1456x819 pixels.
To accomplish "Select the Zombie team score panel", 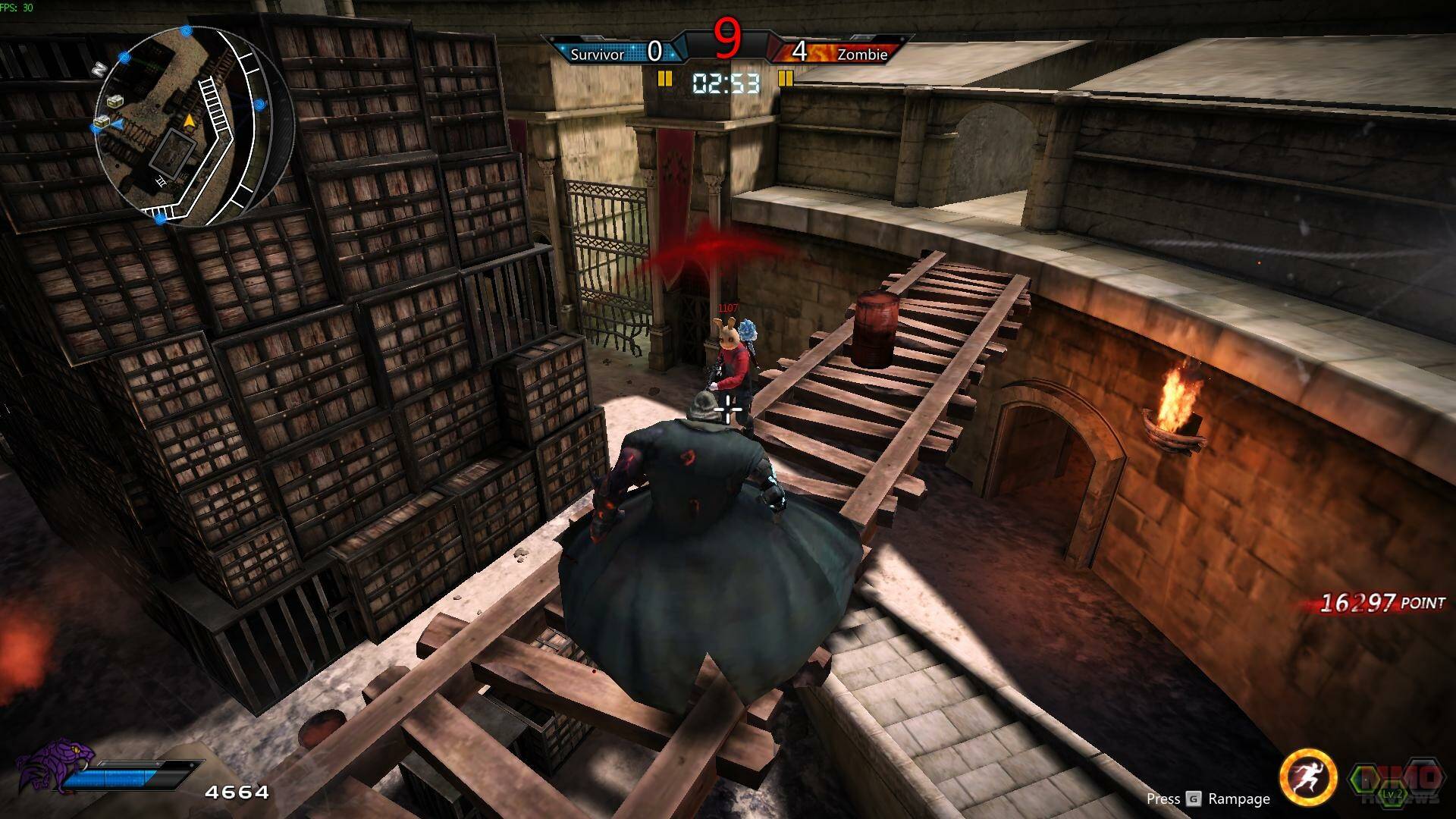I will (x=842, y=52).
